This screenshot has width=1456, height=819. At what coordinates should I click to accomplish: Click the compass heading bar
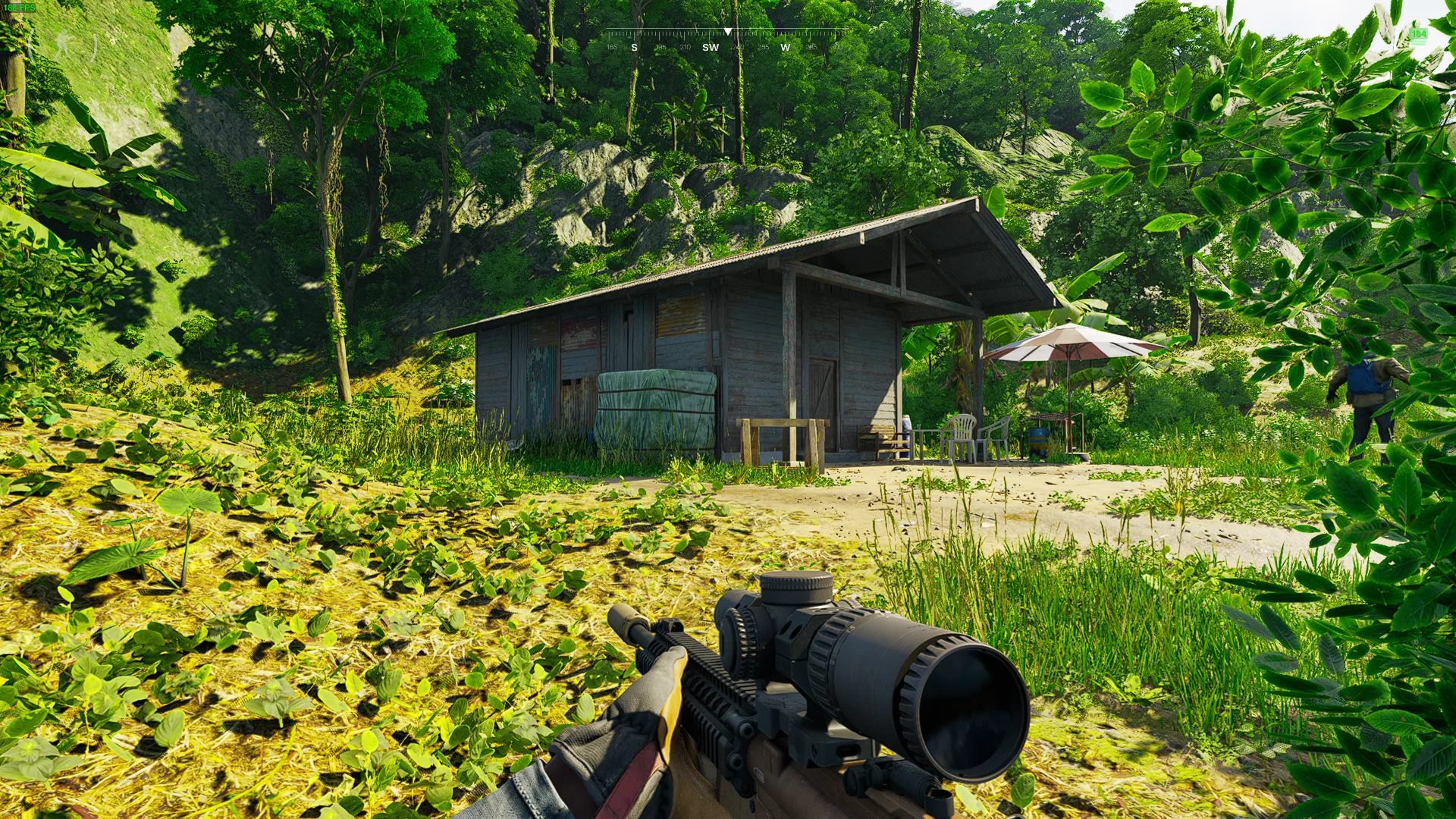(726, 39)
